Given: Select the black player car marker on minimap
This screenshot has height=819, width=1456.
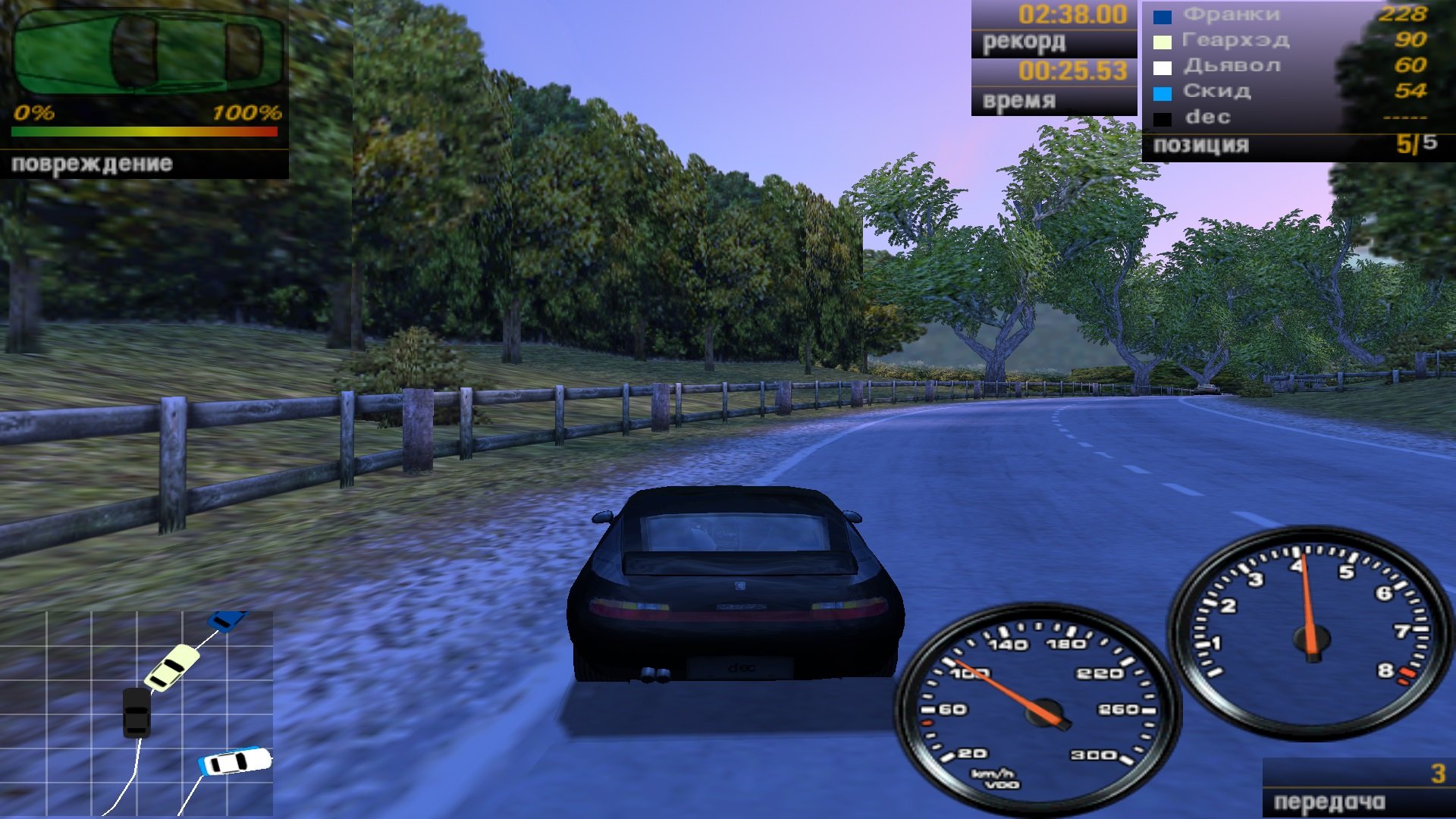Looking at the screenshot, I should tap(136, 712).
